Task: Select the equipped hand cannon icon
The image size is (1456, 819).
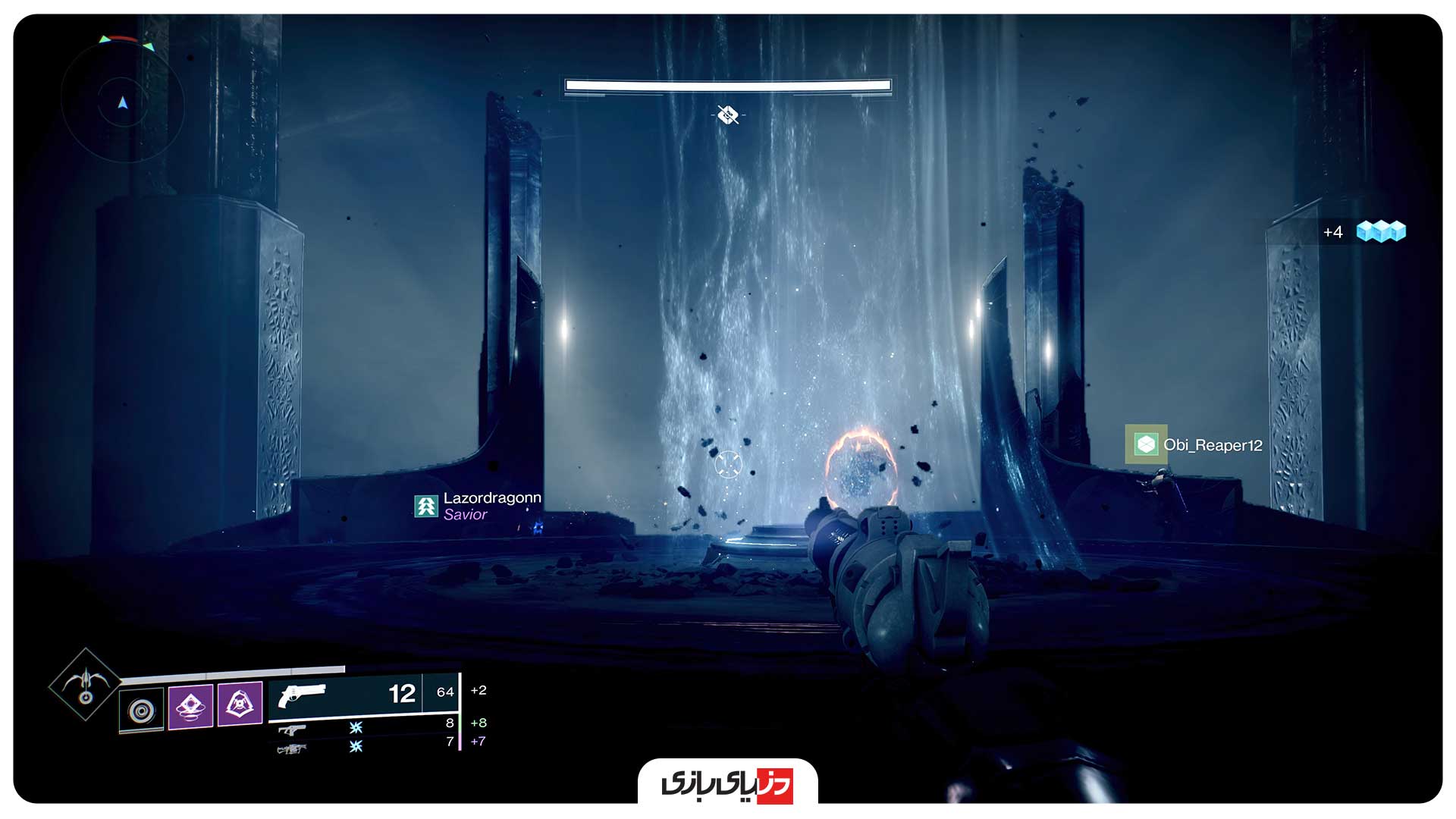Action: point(303,692)
